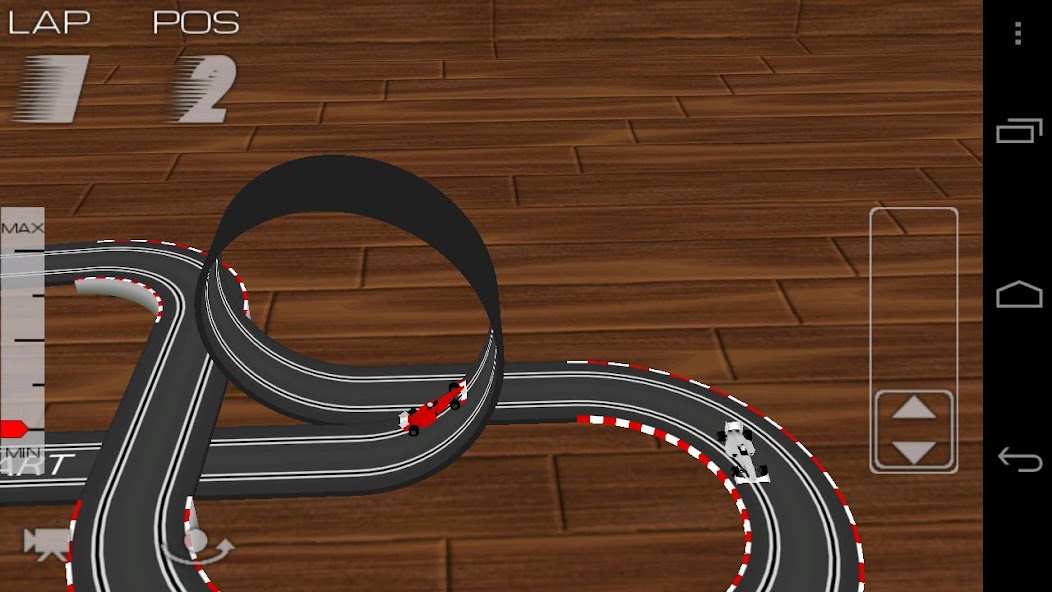Open the Android three-dot overflow menu
Screen dimensions: 1052x592
pyautogui.click(x=1018, y=34)
